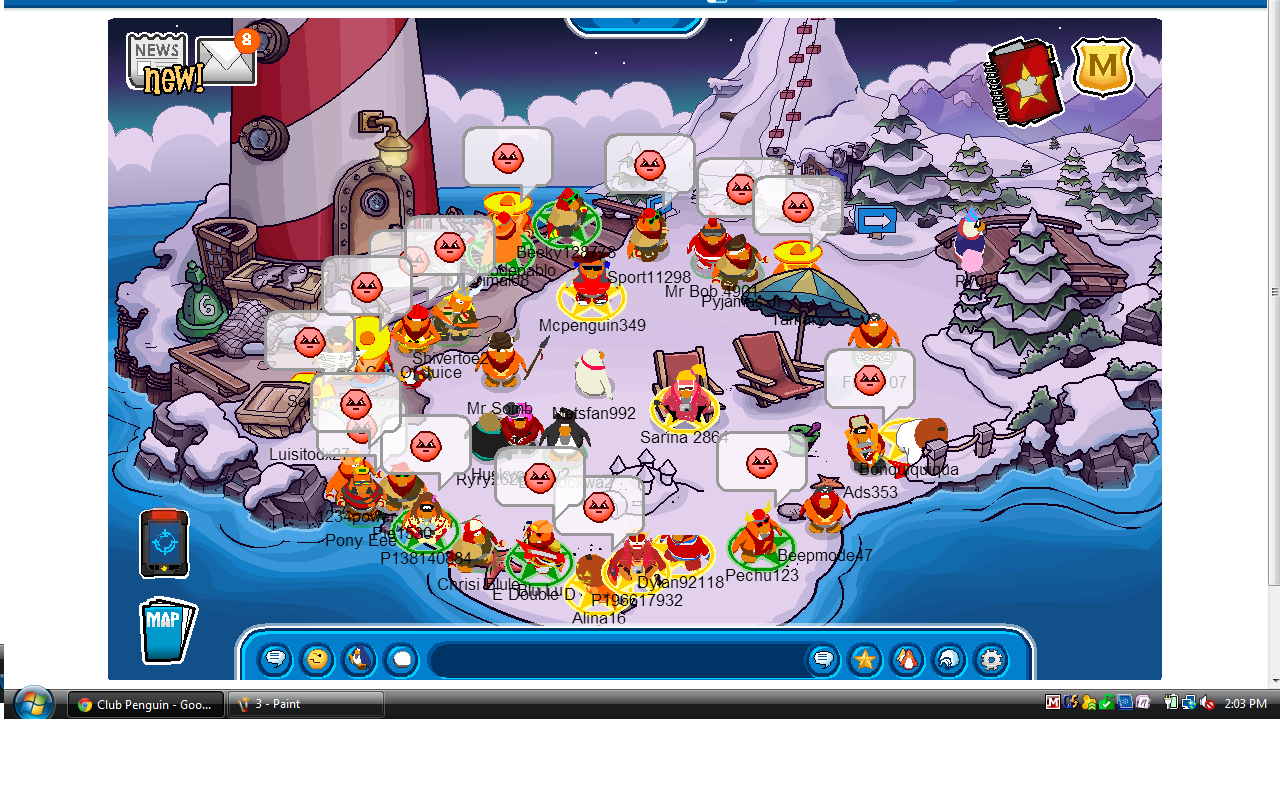
Task: Open the News newspaper icon
Action: (156, 58)
